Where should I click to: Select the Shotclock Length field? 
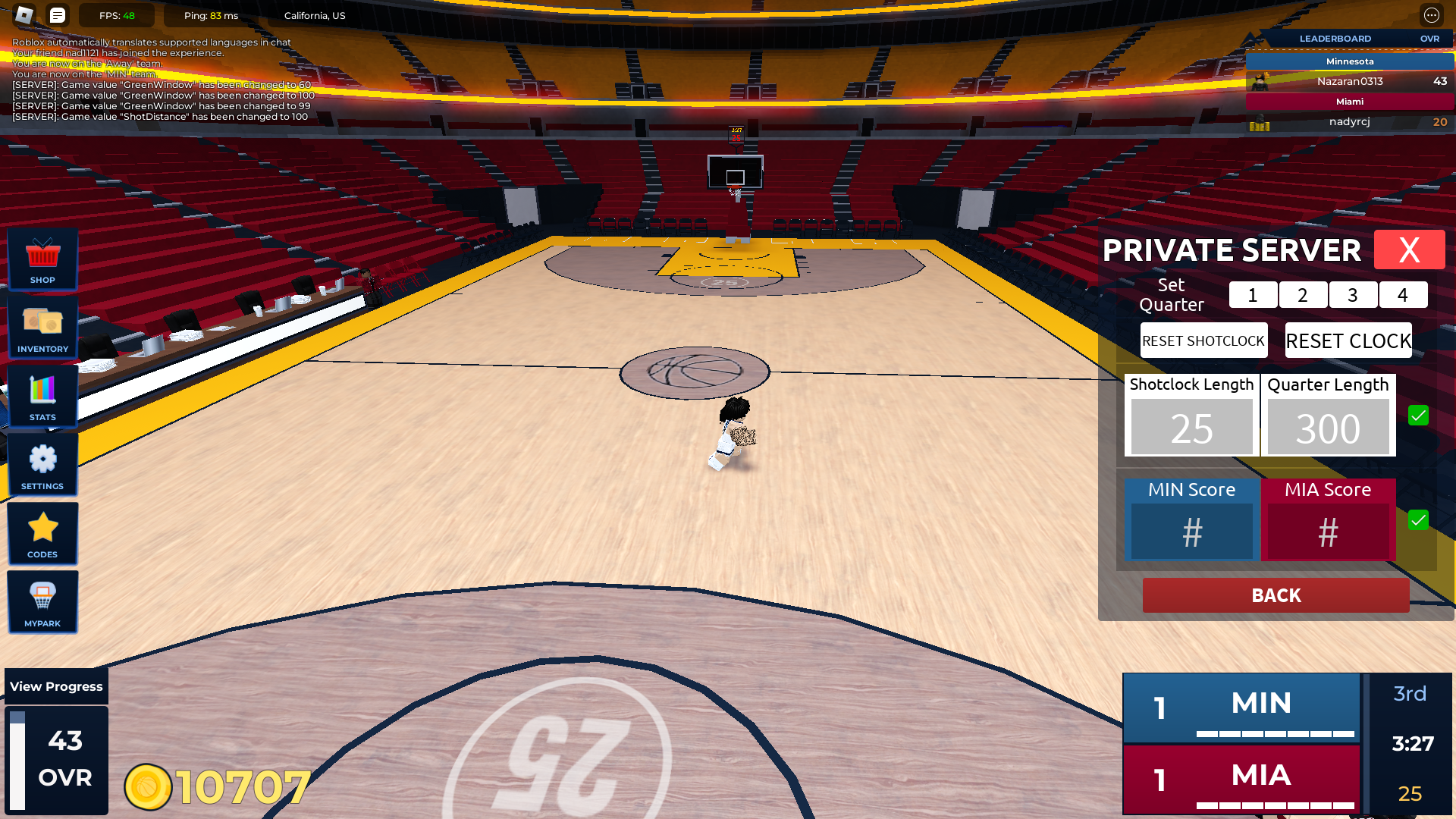(1191, 428)
